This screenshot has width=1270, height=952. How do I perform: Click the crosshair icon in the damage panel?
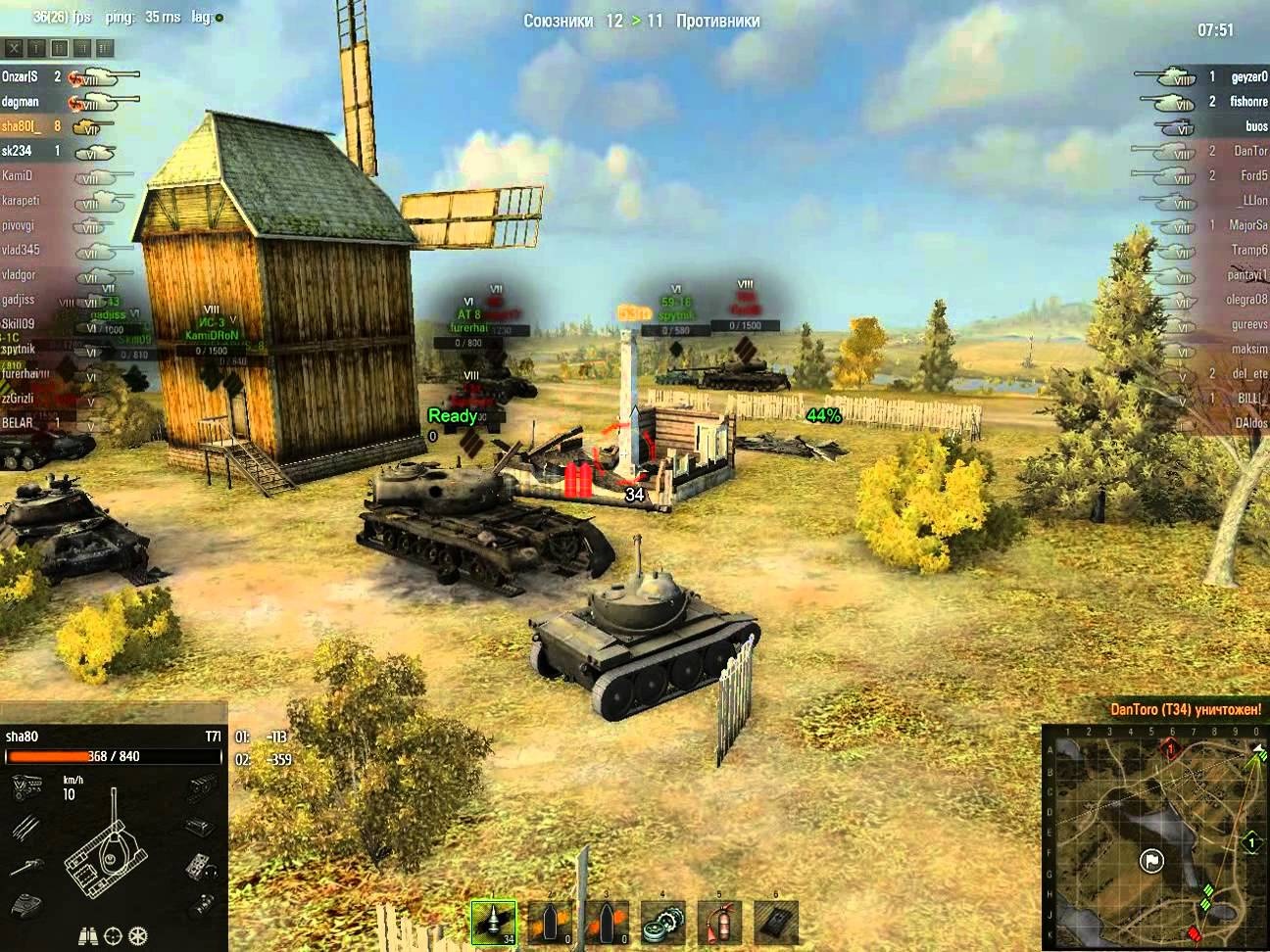pyautogui.click(x=112, y=936)
